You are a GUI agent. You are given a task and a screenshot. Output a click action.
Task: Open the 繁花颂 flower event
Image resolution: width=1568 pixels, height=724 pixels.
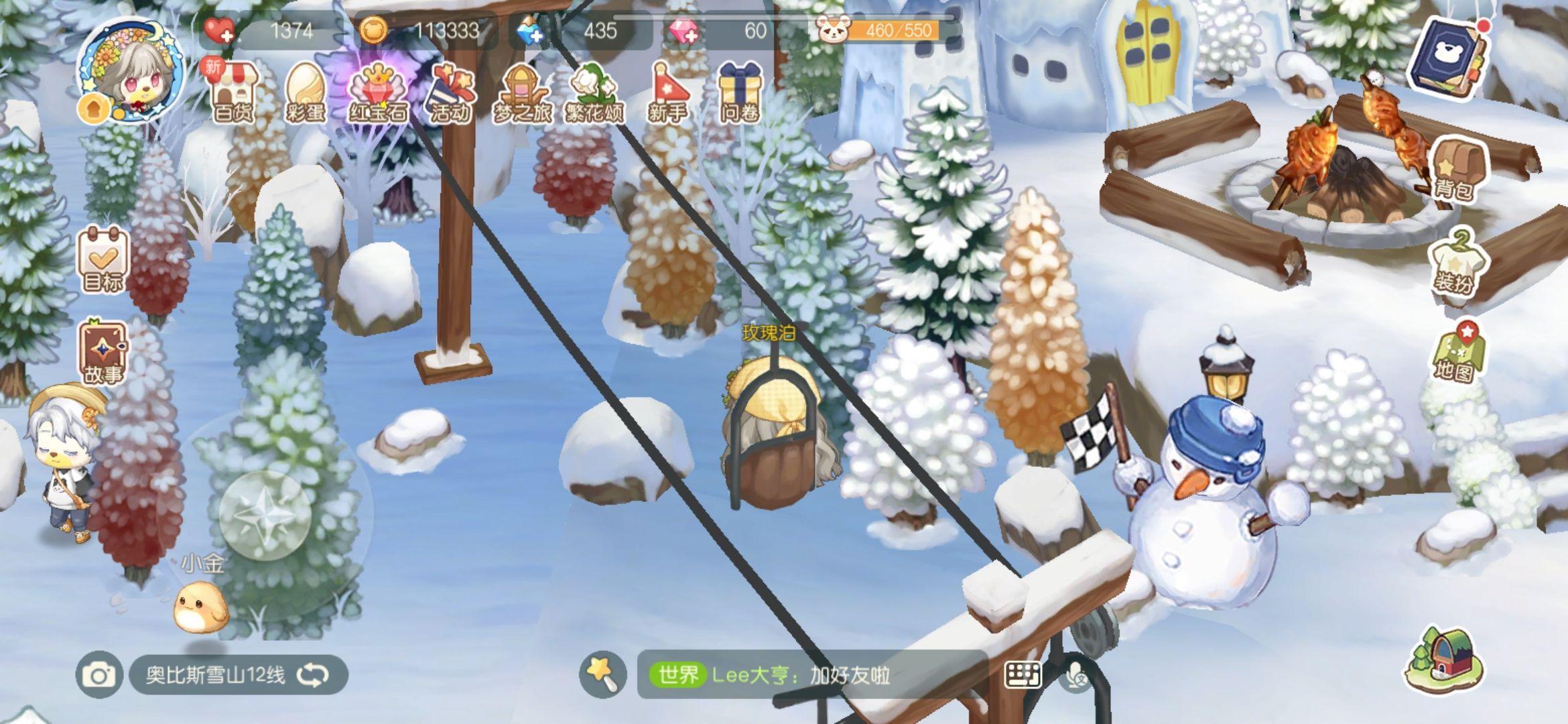pos(594,93)
